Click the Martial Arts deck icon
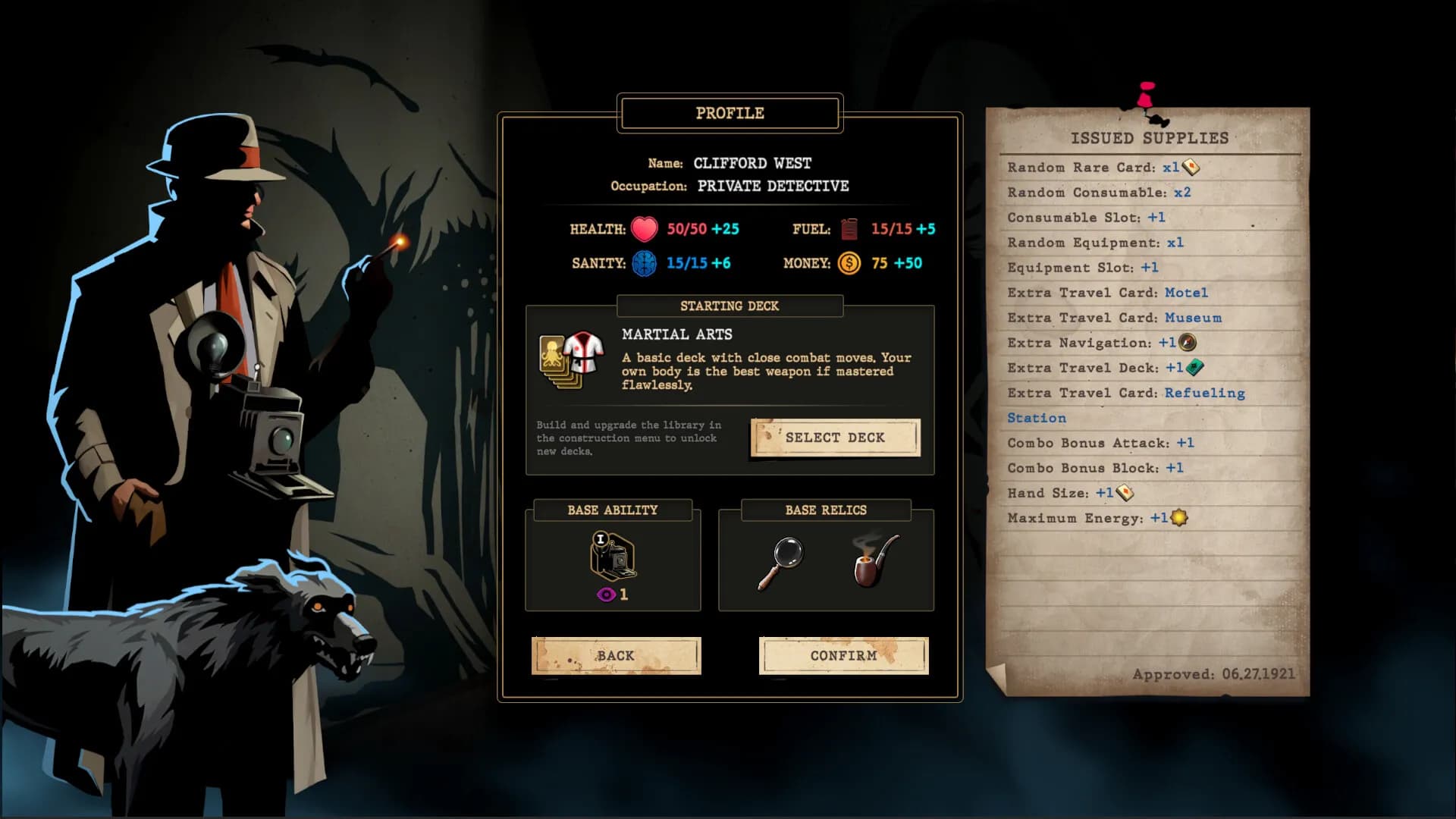This screenshot has height=819, width=1456. coord(572,359)
